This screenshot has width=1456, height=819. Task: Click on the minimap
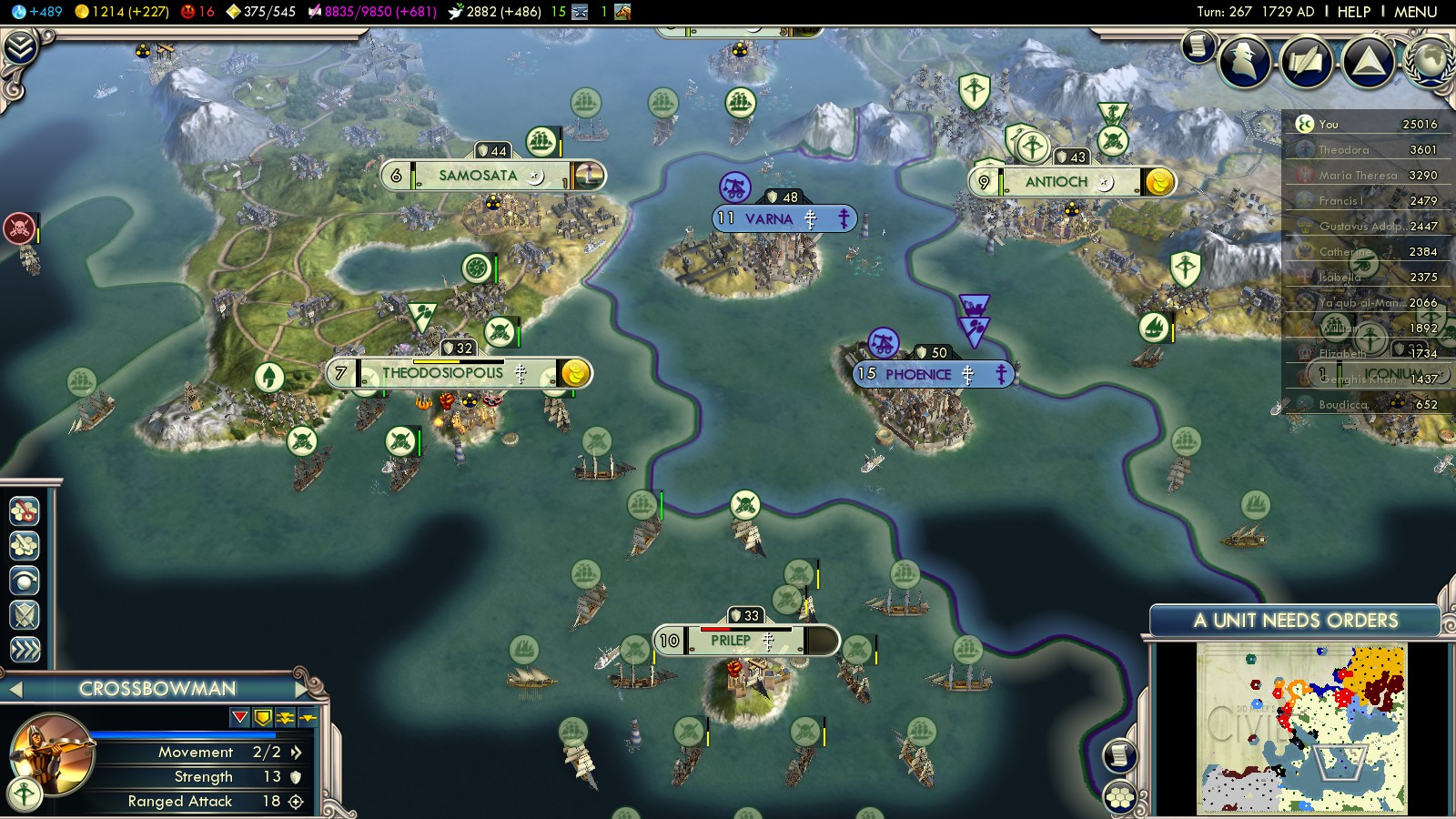tap(1301, 728)
